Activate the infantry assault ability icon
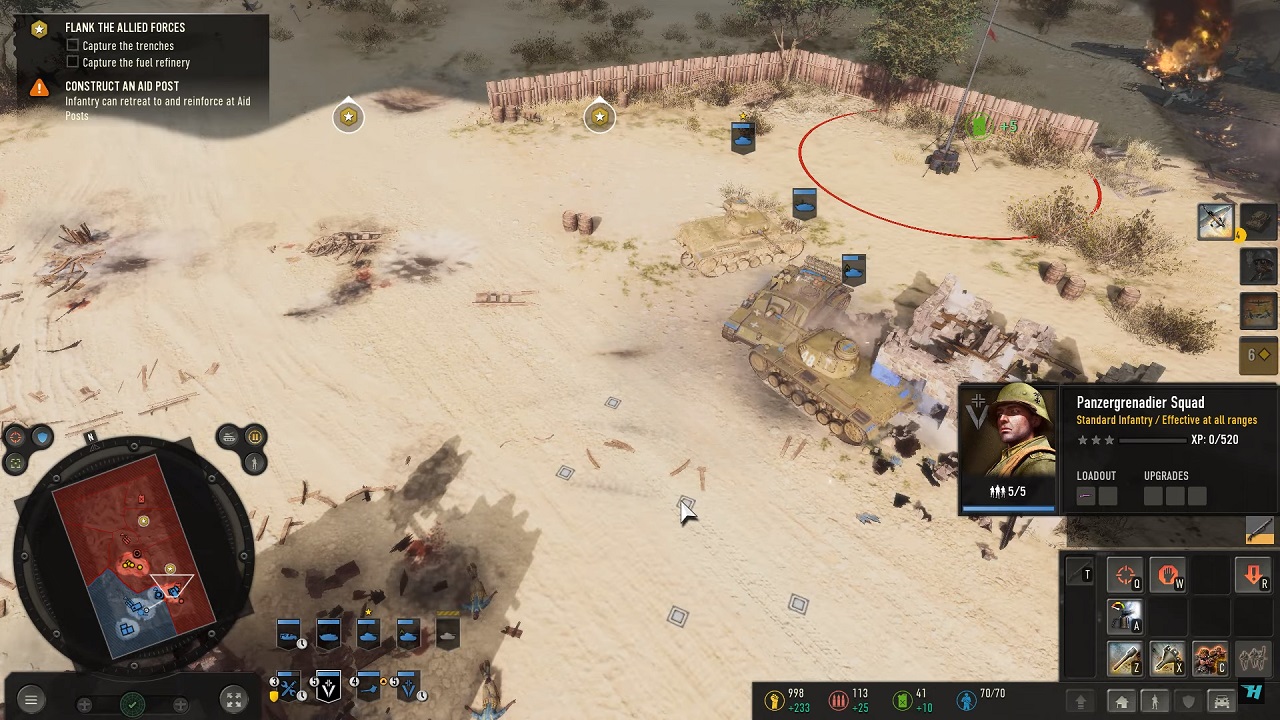Screen dimensions: 1280x720 1209,660
